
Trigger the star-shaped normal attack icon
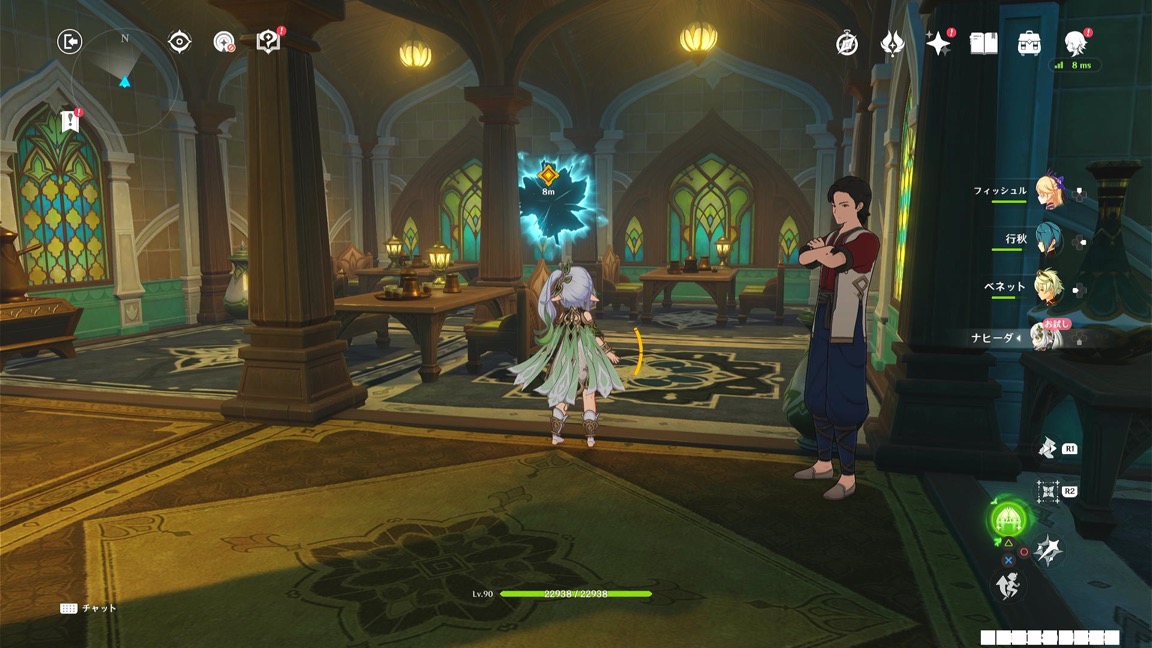click(x=1049, y=549)
